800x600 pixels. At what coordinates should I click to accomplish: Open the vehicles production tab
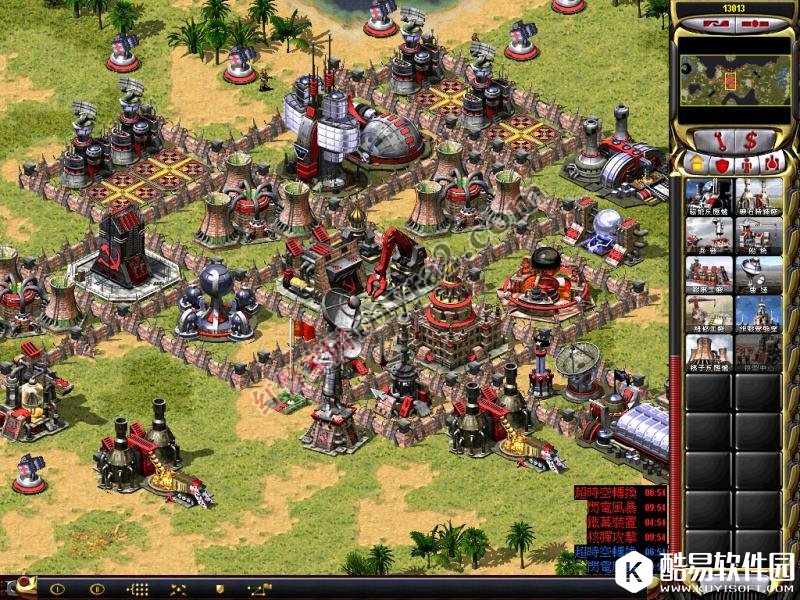point(770,162)
